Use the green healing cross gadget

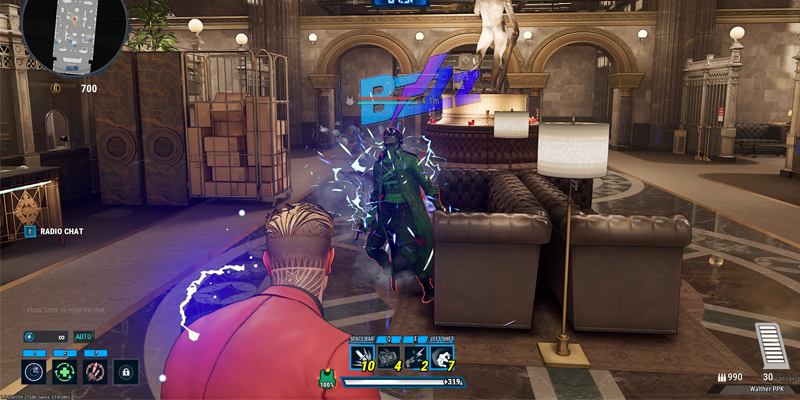tap(65, 372)
